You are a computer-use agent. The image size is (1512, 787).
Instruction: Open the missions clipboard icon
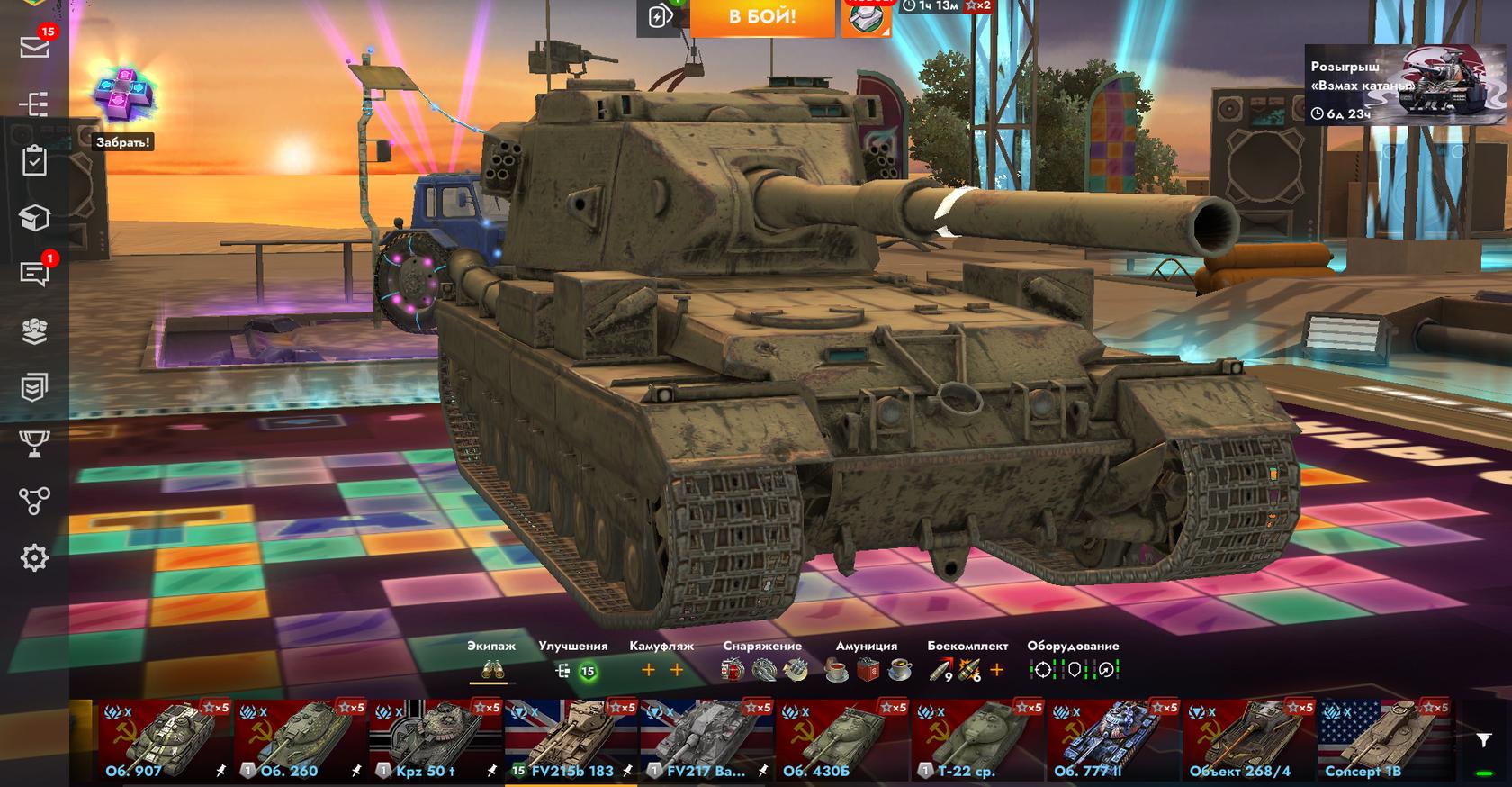tap(34, 161)
